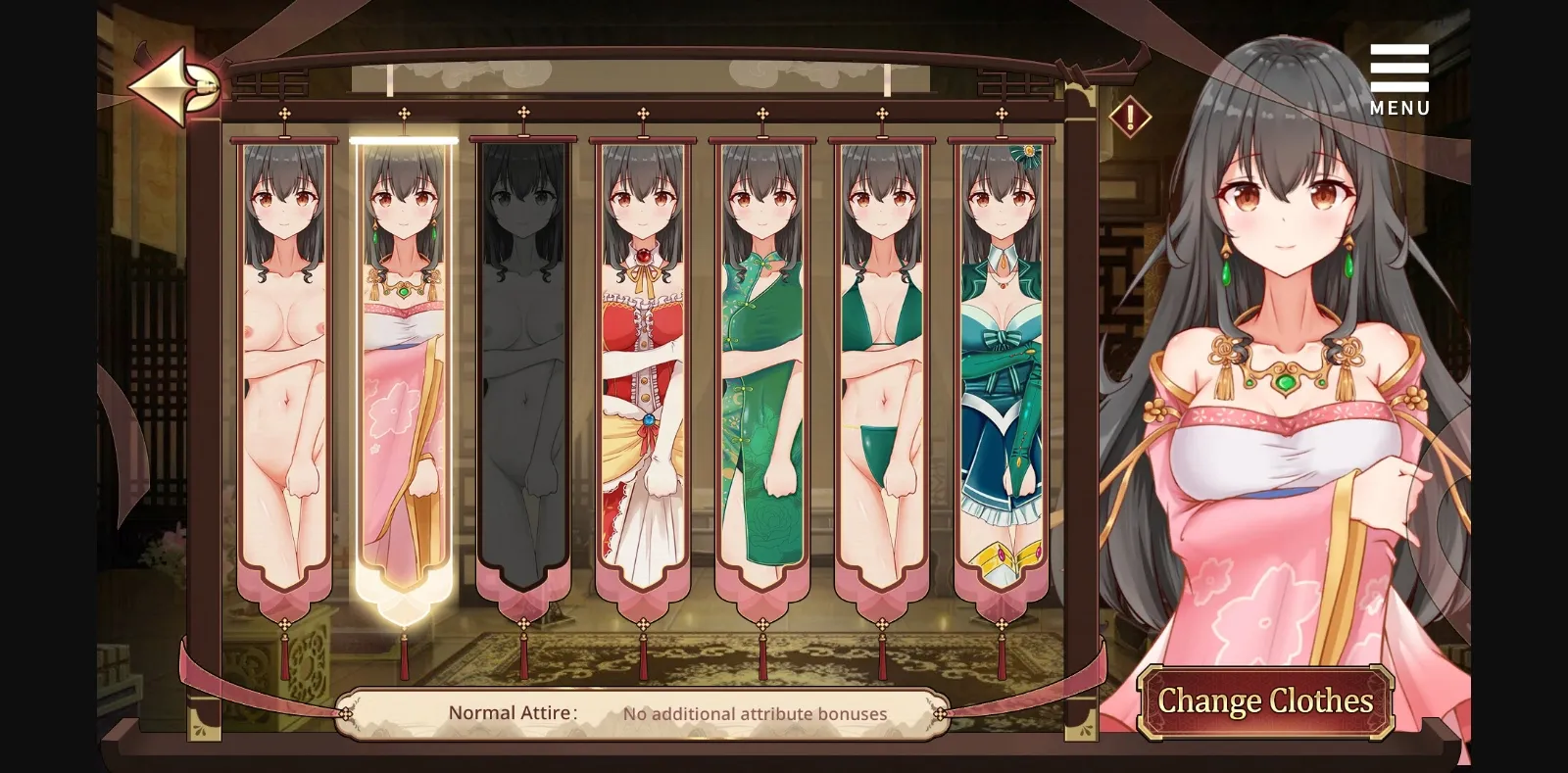
Task: Select the teal ornate costume banner
Action: click(x=1001, y=362)
